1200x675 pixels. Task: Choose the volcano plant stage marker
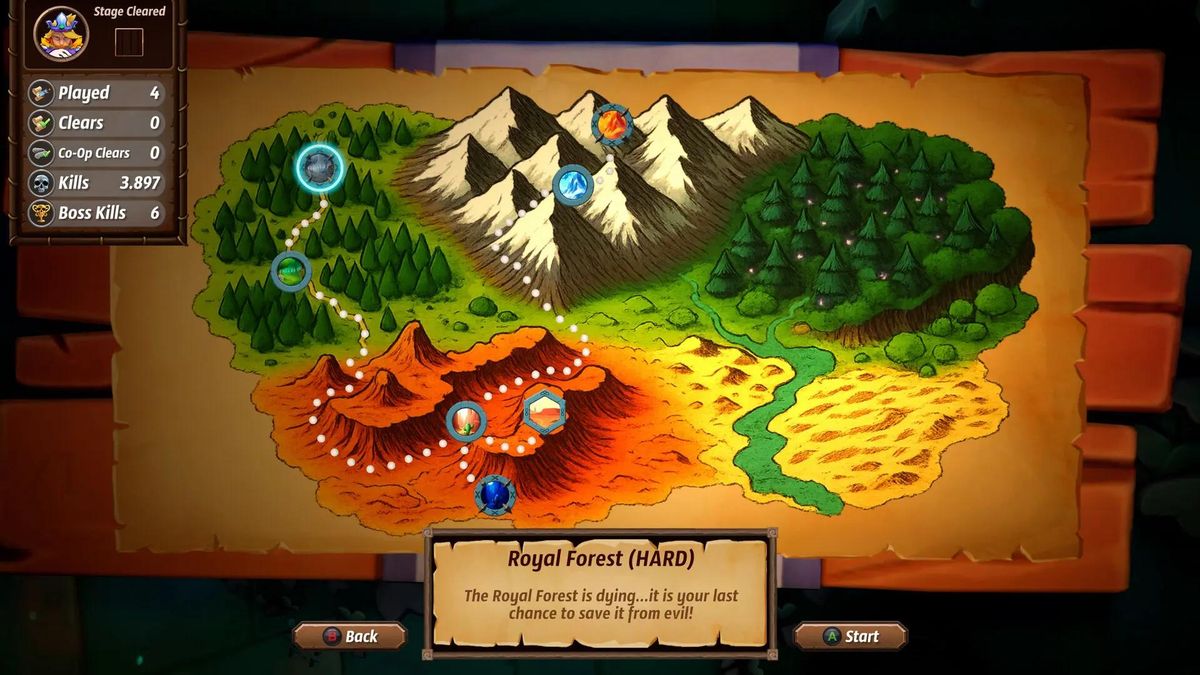coord(466,422)
